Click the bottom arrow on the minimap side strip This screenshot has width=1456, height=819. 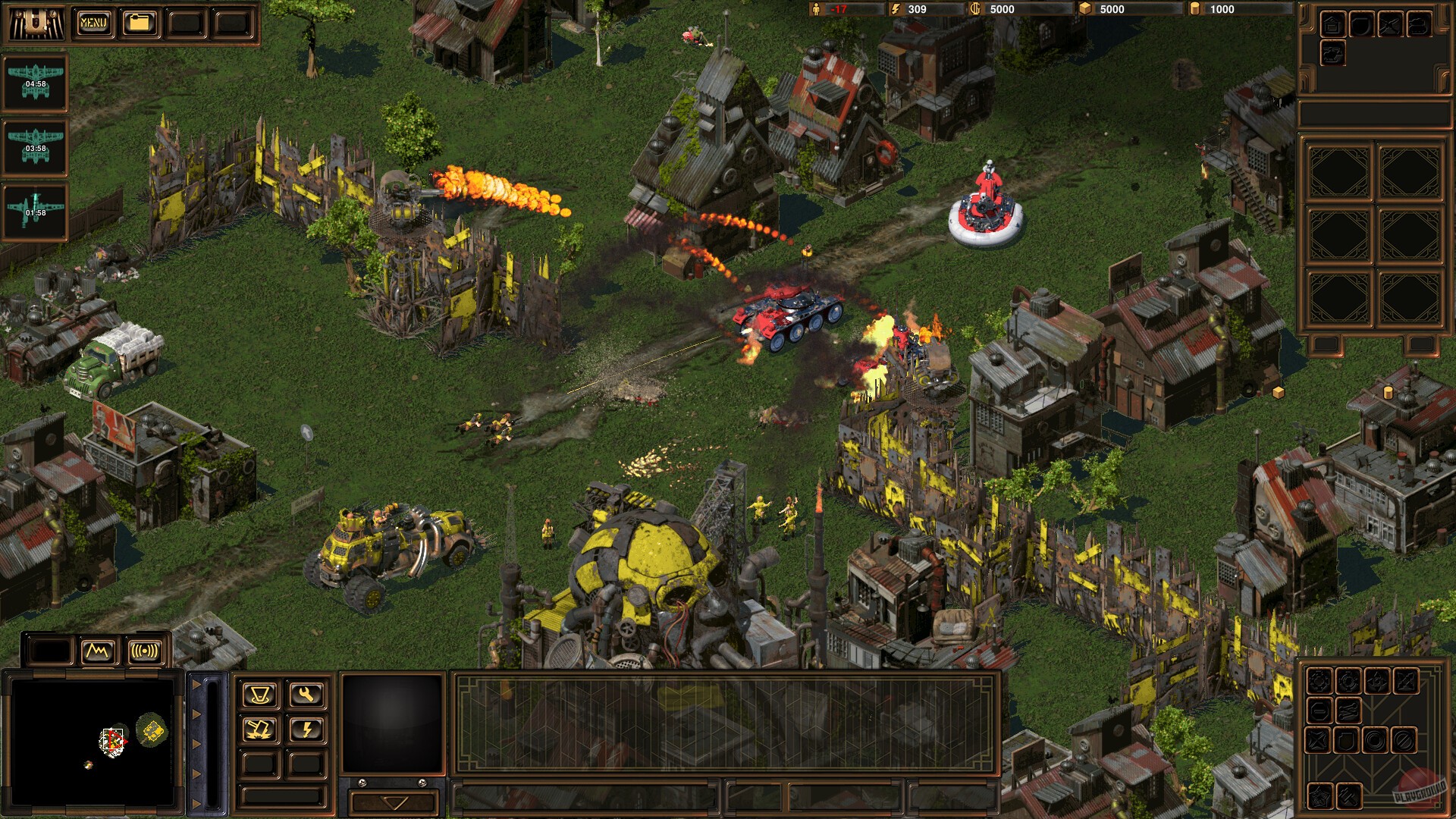[196, 802]
